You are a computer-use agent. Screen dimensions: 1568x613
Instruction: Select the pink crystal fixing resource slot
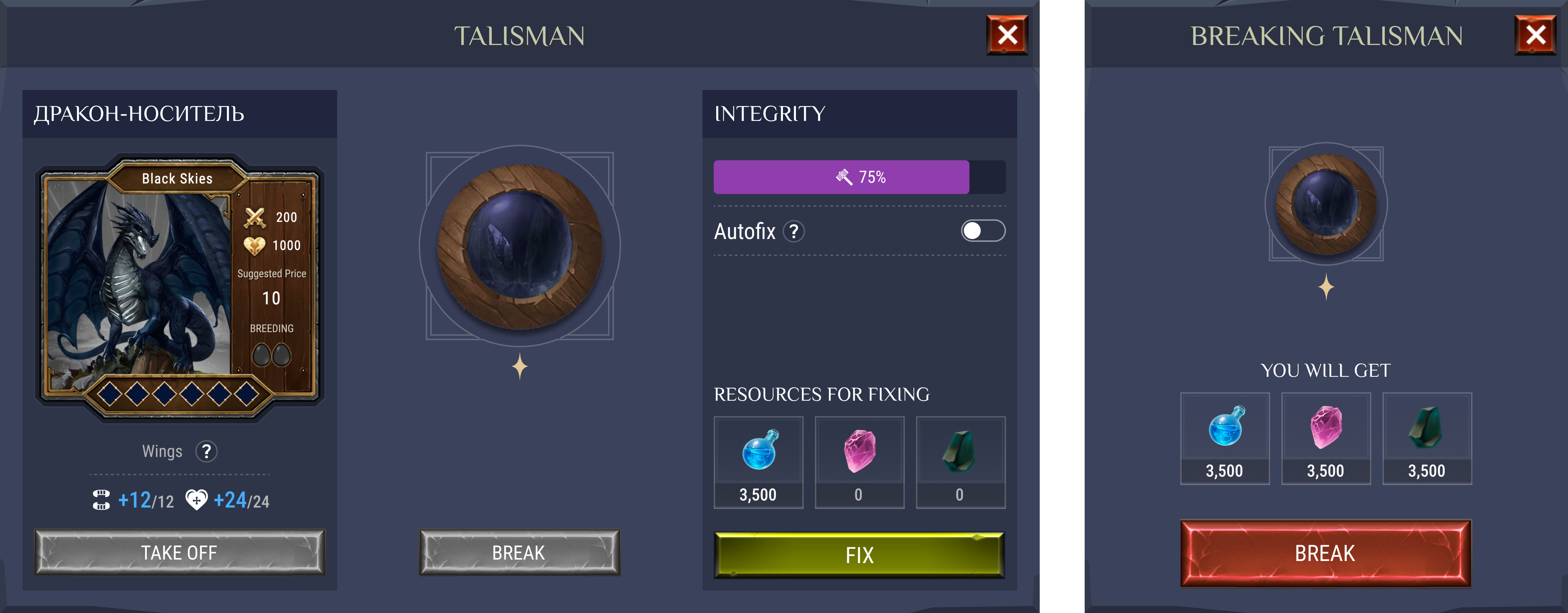coord(859,462)
